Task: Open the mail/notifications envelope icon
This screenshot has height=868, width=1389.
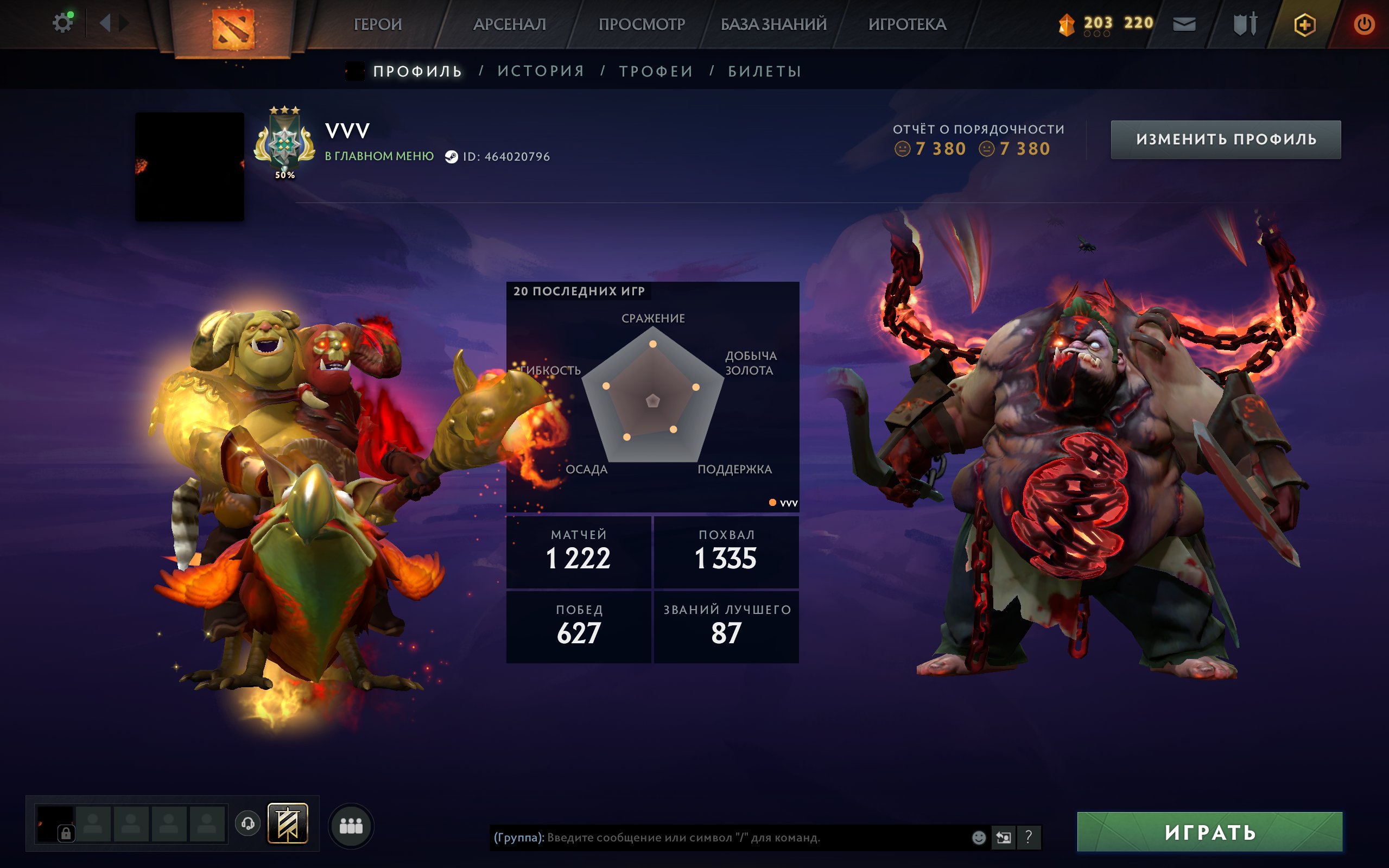Action: (x=1184, y=24)
